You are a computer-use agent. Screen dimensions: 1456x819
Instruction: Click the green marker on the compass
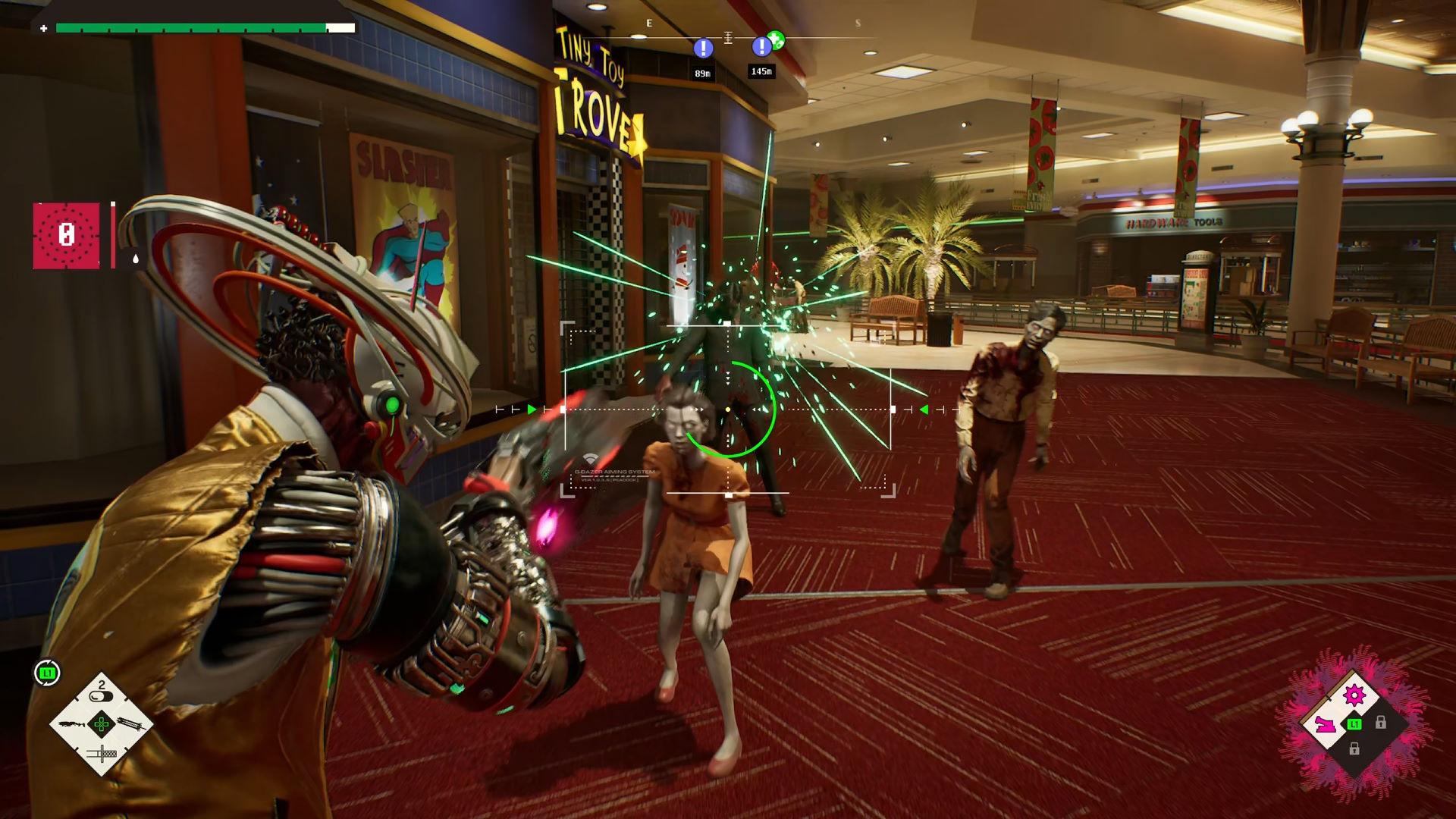(775, 39)
